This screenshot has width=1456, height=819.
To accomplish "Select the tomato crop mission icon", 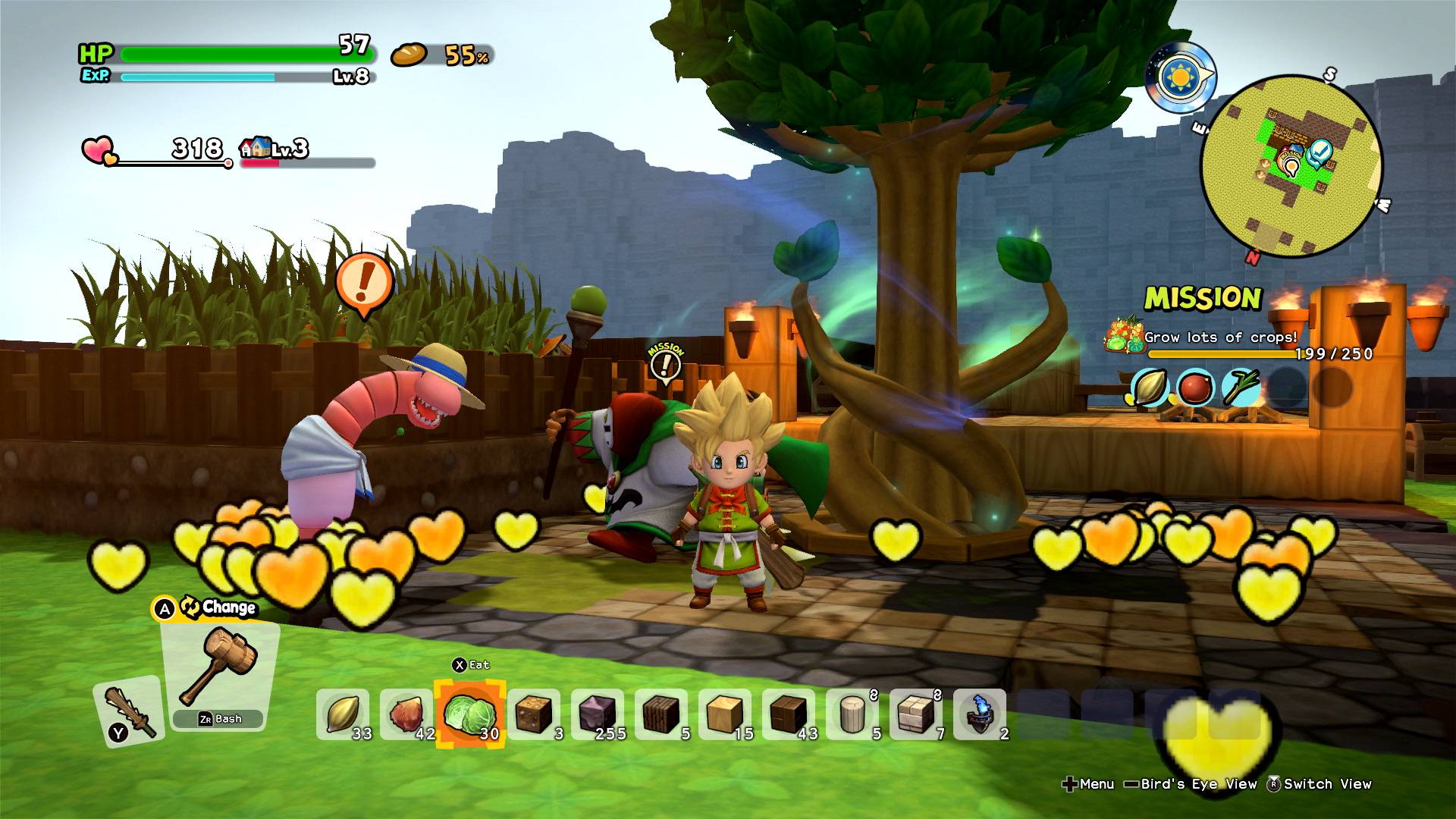I will (x=1195, y=388).
